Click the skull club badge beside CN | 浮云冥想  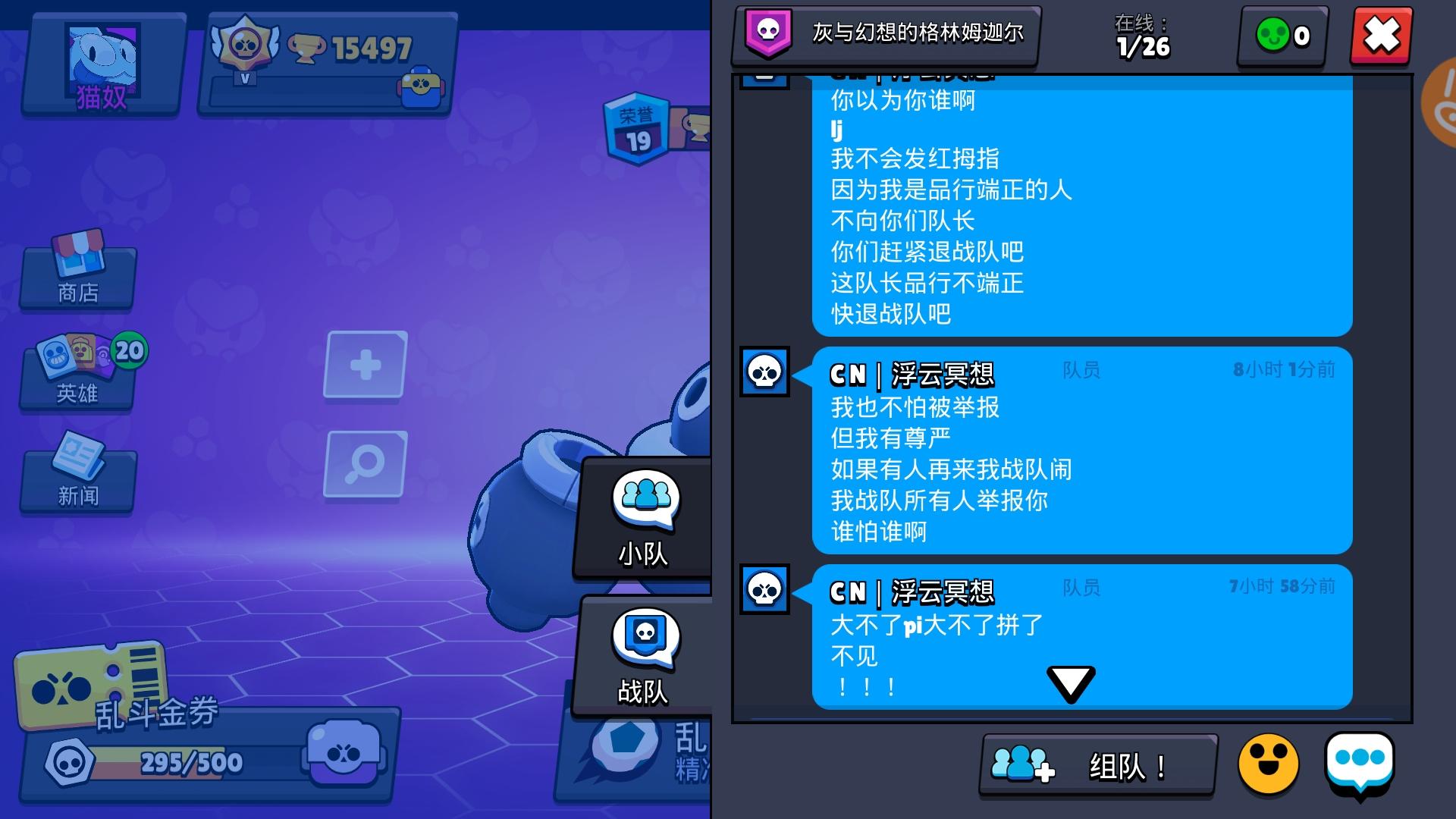click(766, 372)
